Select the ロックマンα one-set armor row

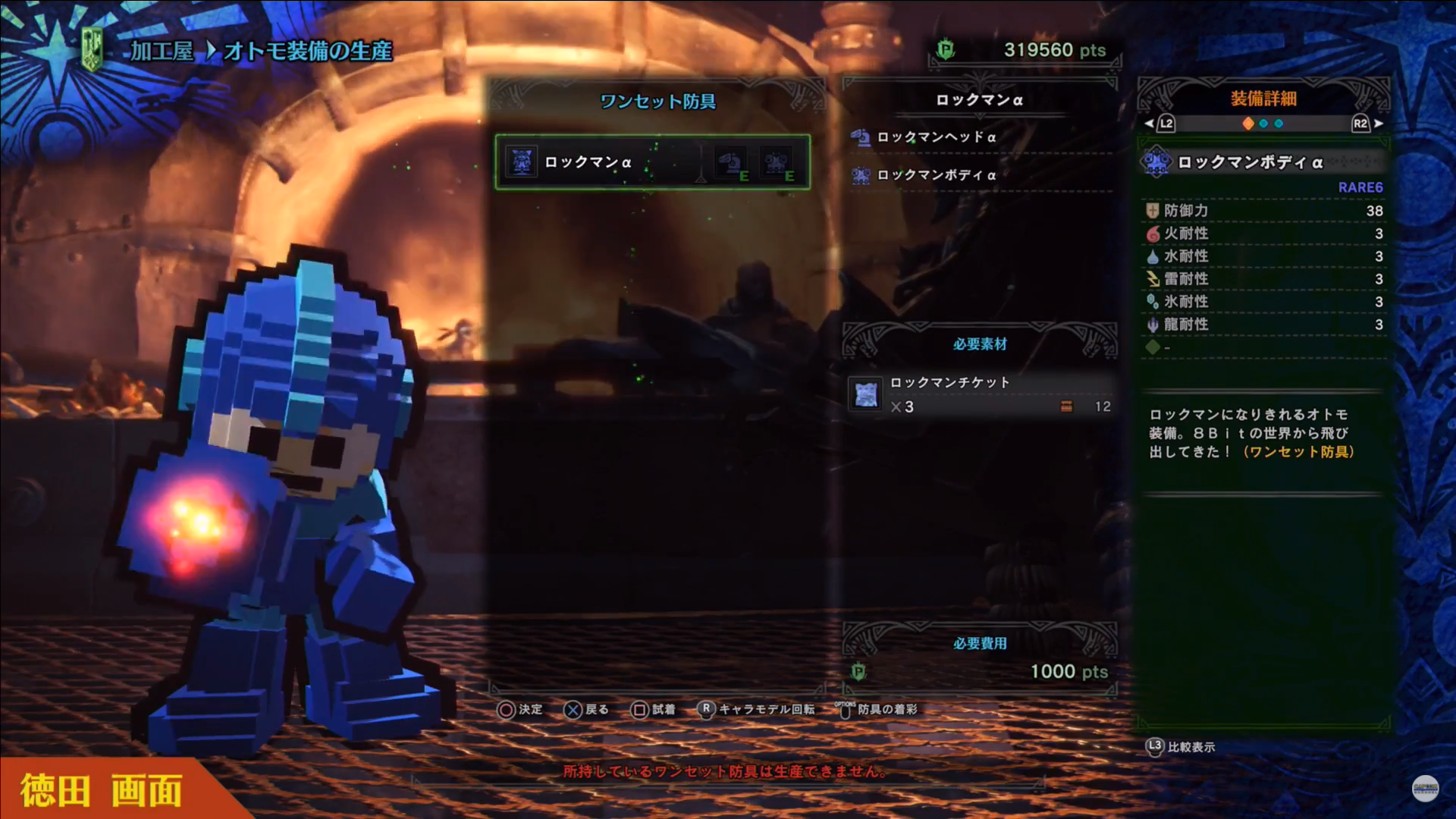click(x=588, y=162)
